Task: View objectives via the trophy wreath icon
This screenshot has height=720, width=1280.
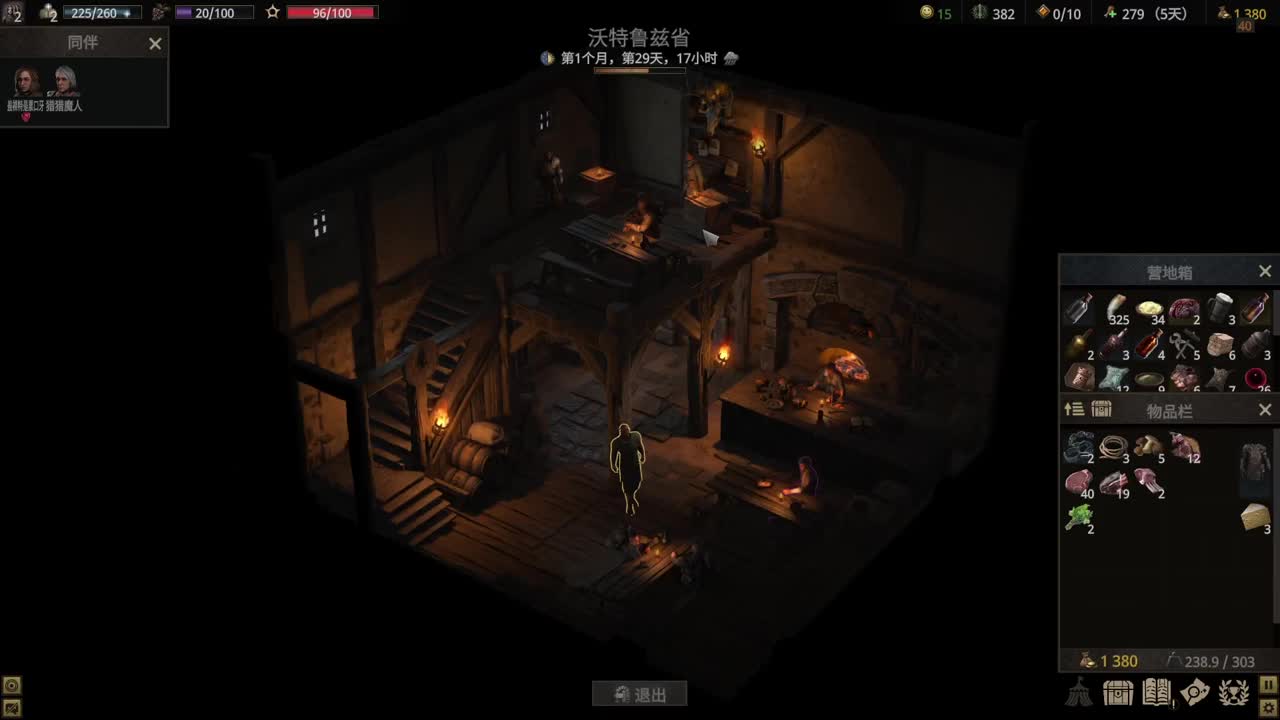Action: [x=1232, y=693]
